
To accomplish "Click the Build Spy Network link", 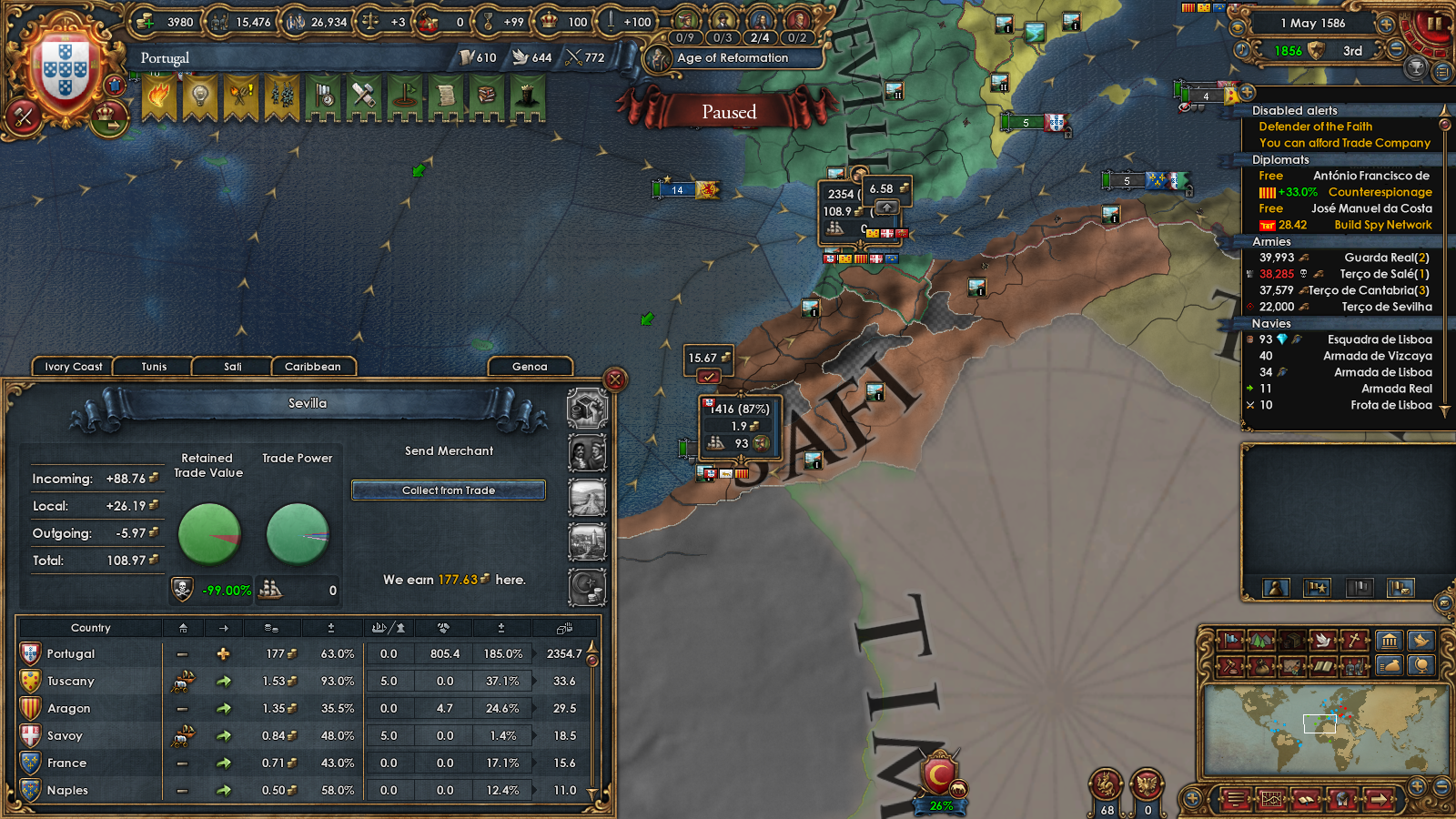I will click(x=1384, y=225).
